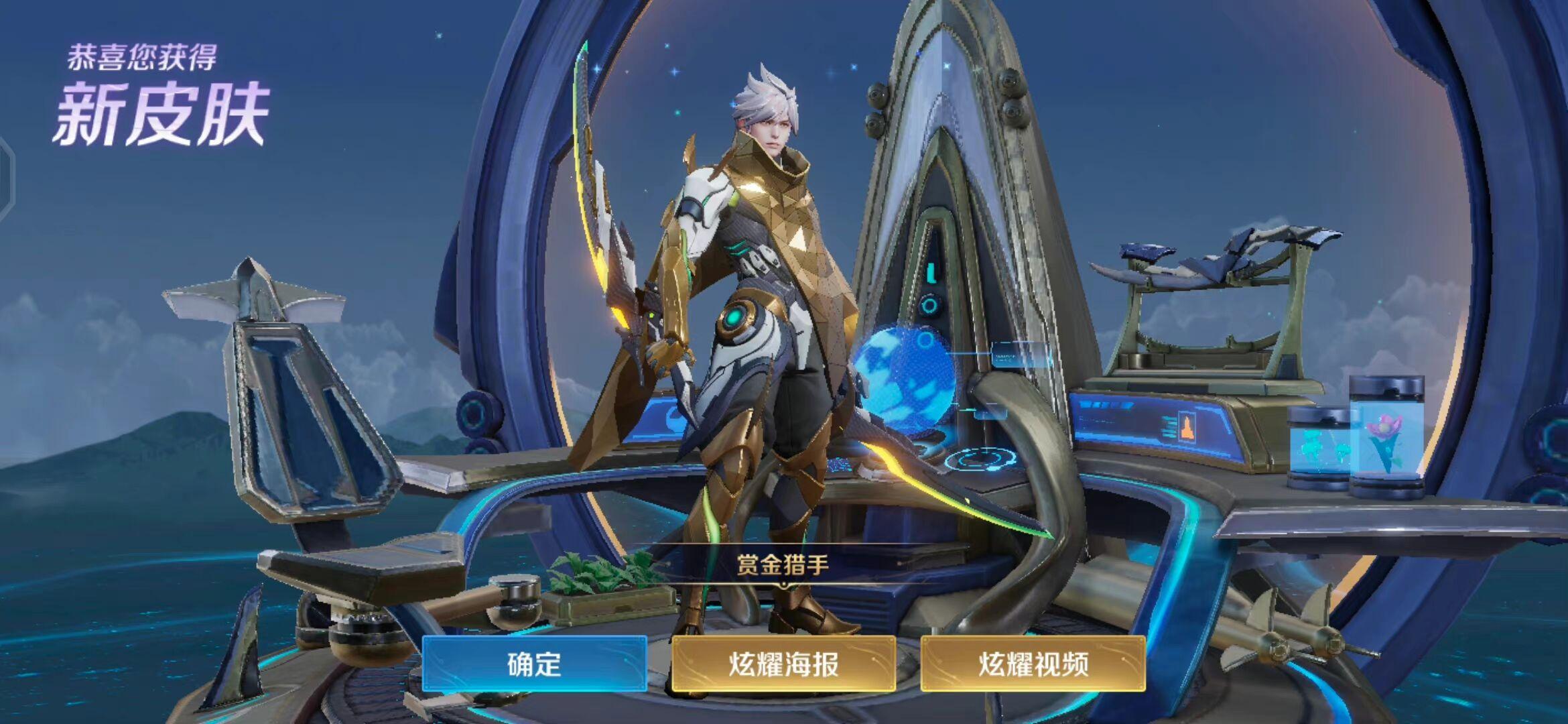Select the 炫耀视频 share video button

coord(1033,664)
